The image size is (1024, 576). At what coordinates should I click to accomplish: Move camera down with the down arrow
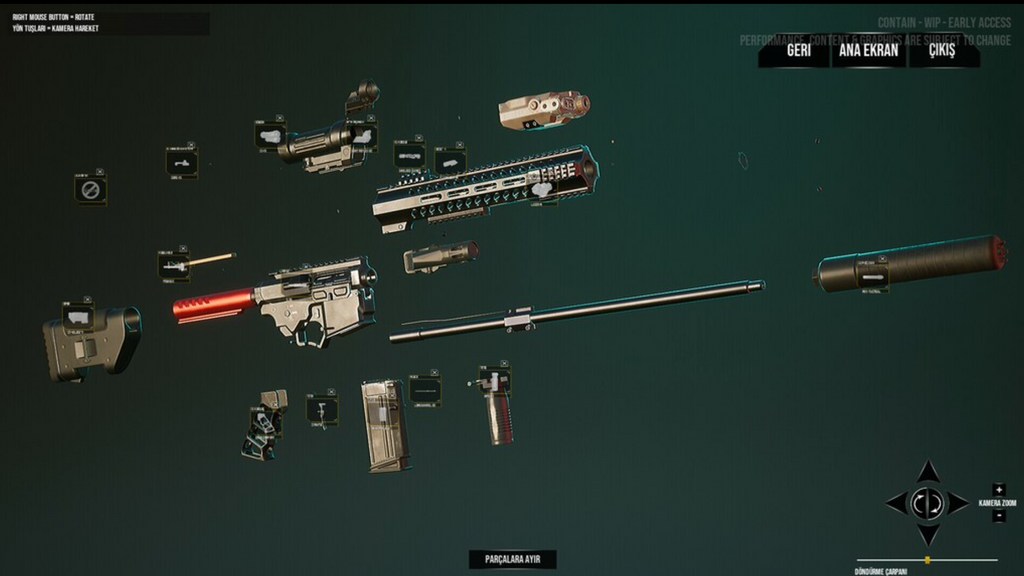click(928, 535)
